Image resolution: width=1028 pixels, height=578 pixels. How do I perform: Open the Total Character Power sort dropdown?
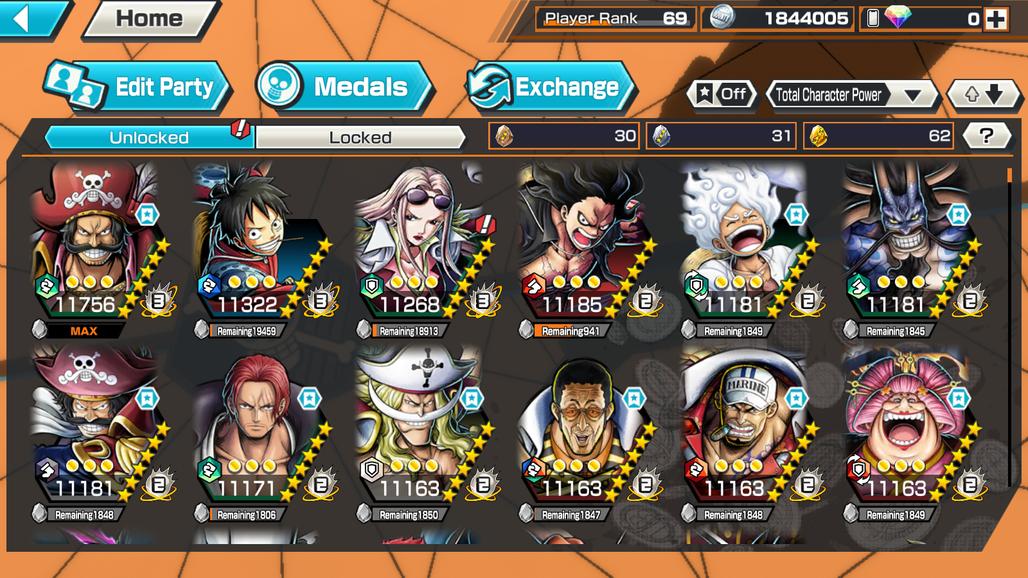point(852,95)
